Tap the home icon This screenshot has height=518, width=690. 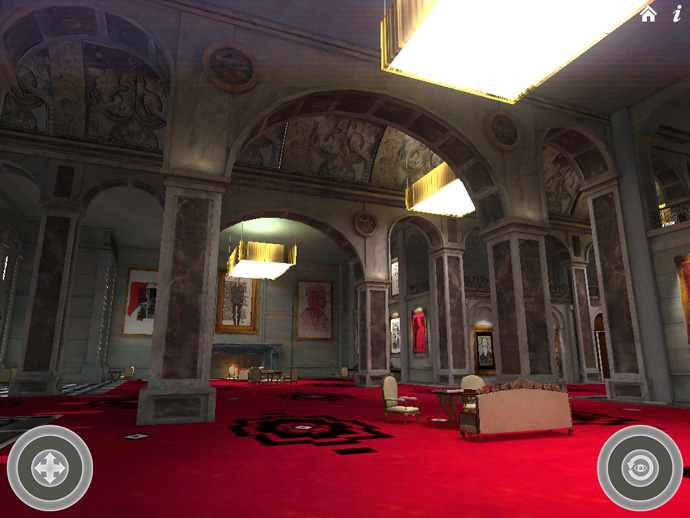(x=649, y=14)
